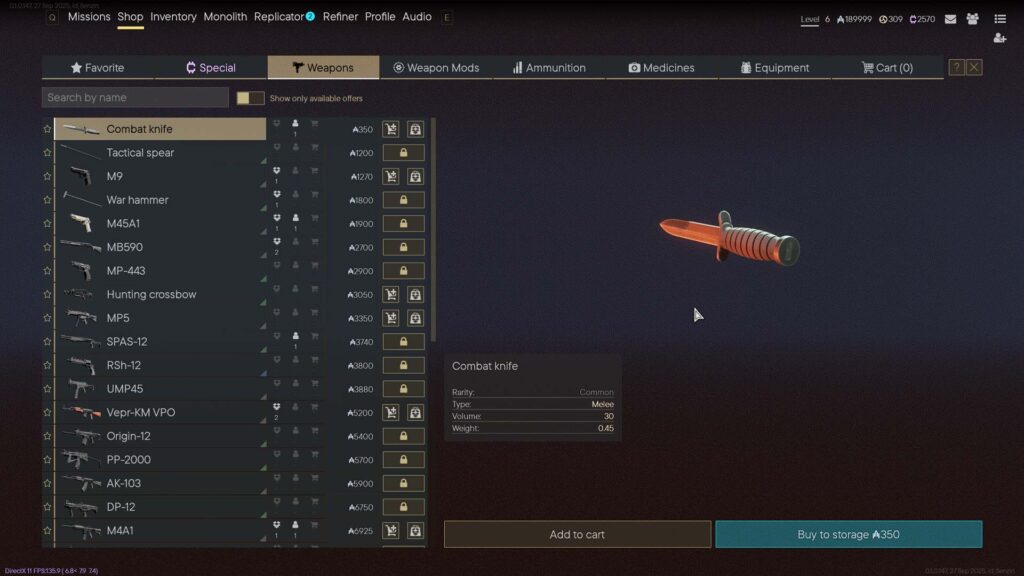
Task: Open the Medicines category
Action: click(x=661, y=68)
